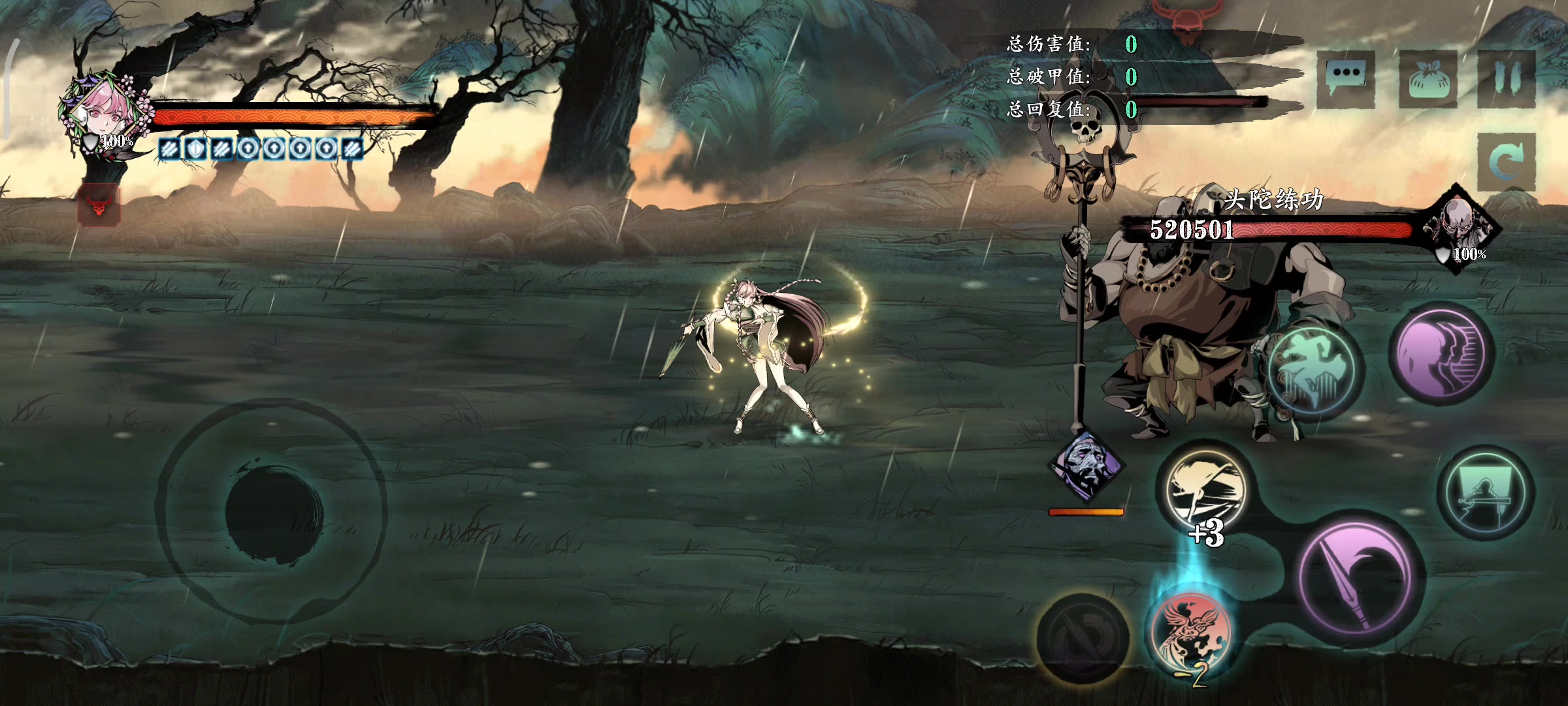Touch the virtual joystick's black knob
1568x706 pixels.
[x=274, y=511]
